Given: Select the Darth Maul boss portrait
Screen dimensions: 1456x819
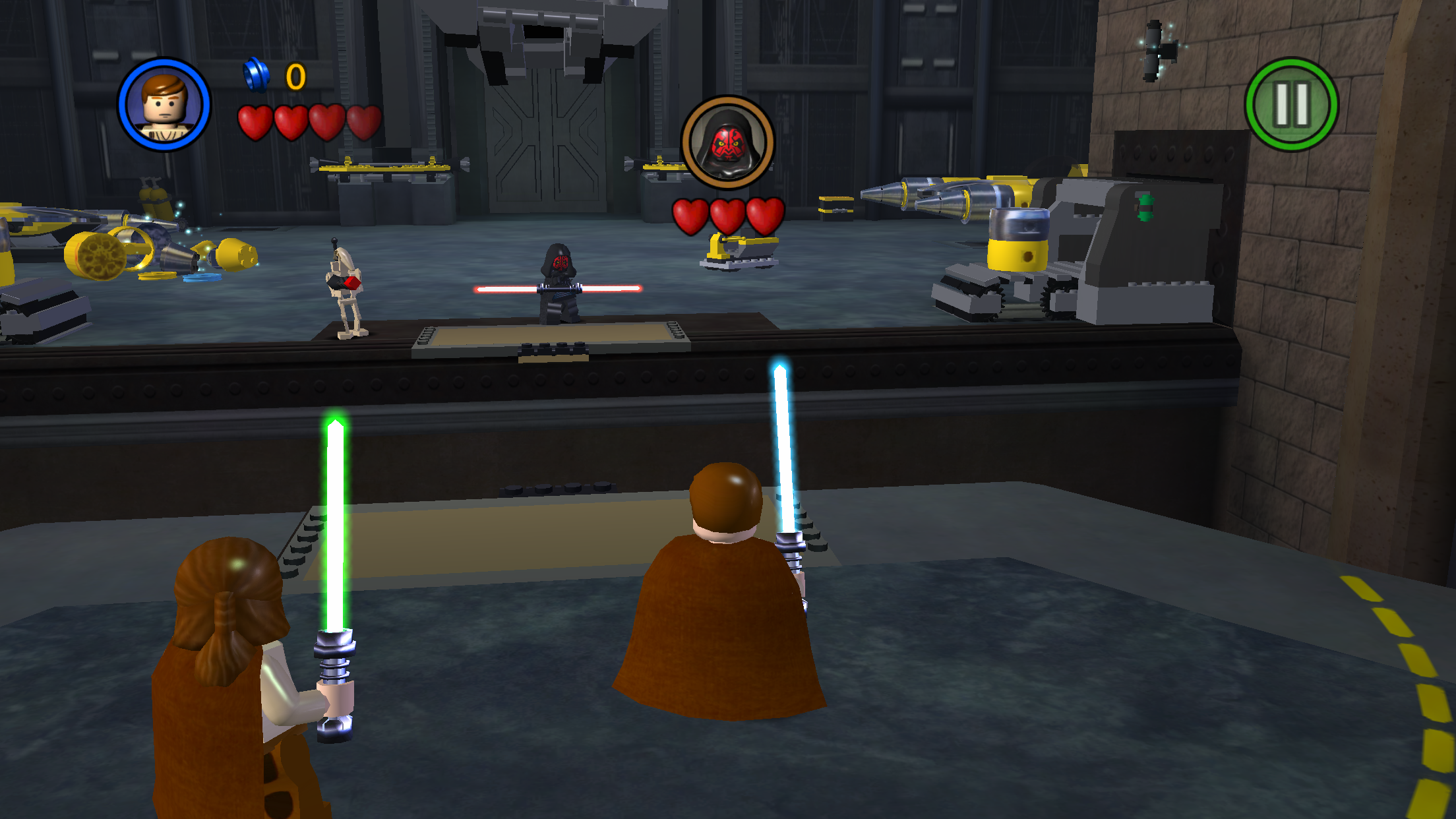Looking at the screenshot, I should [727, 142].
